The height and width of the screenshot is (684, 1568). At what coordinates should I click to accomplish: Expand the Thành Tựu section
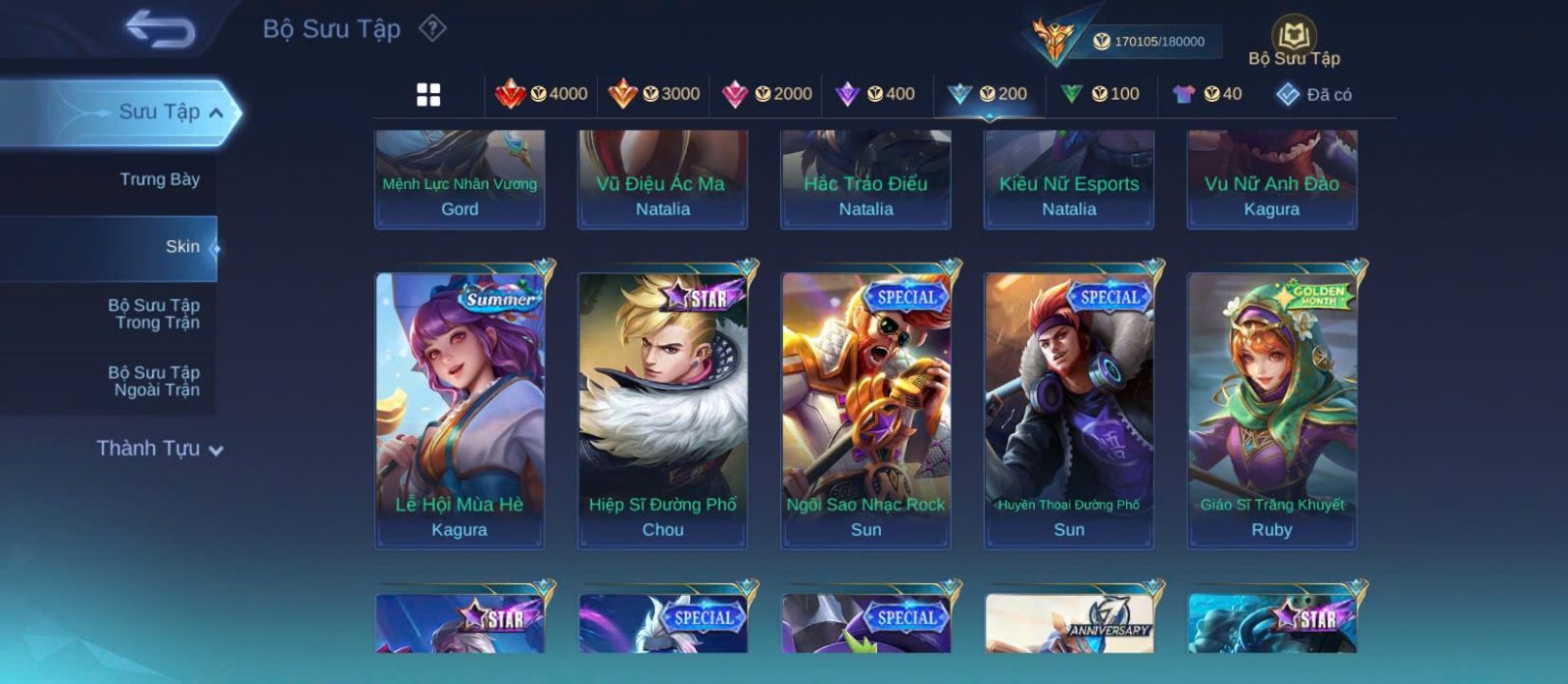[x=160, y=449]
